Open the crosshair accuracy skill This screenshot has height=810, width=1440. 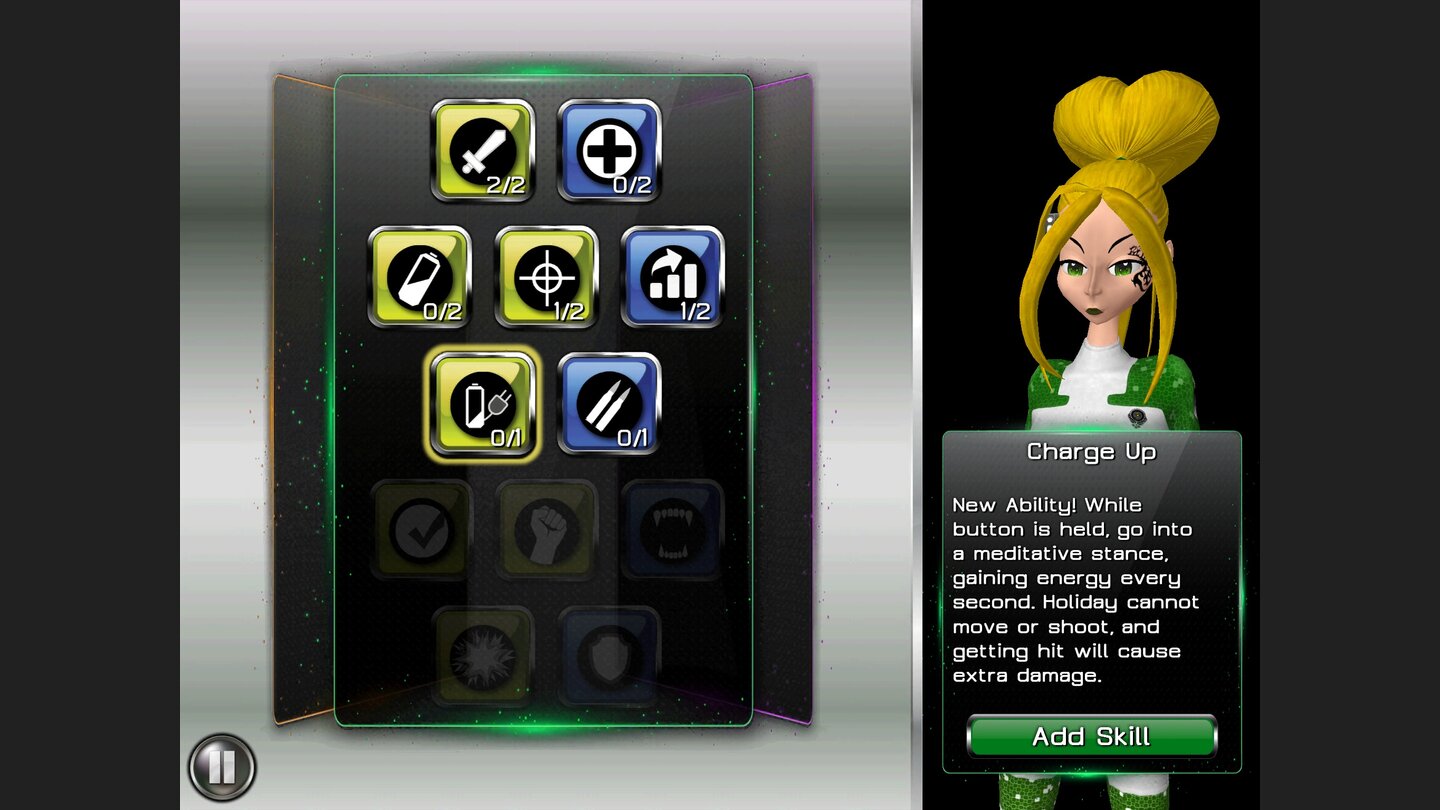[546, 278]
